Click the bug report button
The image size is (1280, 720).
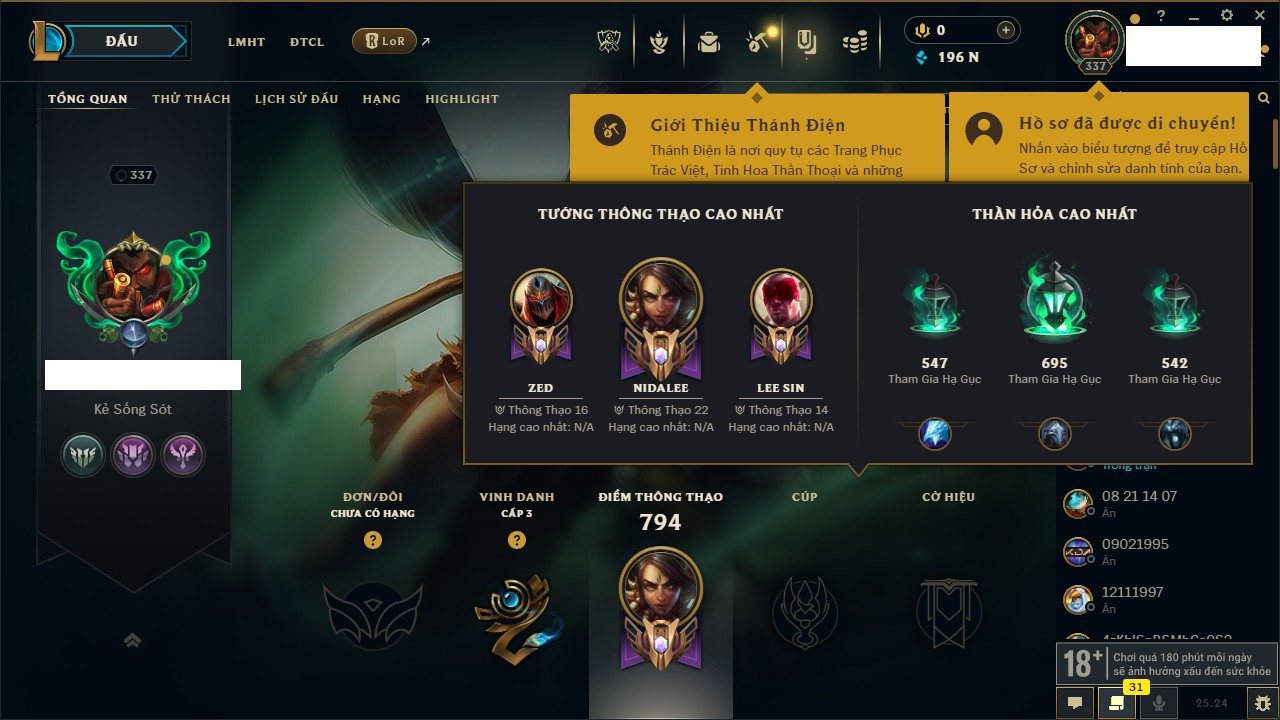click(1262, 702)
